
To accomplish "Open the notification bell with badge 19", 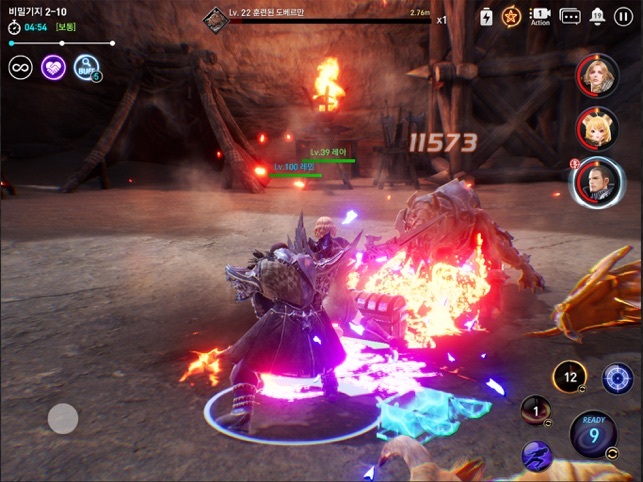I will [x=598, y=16].
